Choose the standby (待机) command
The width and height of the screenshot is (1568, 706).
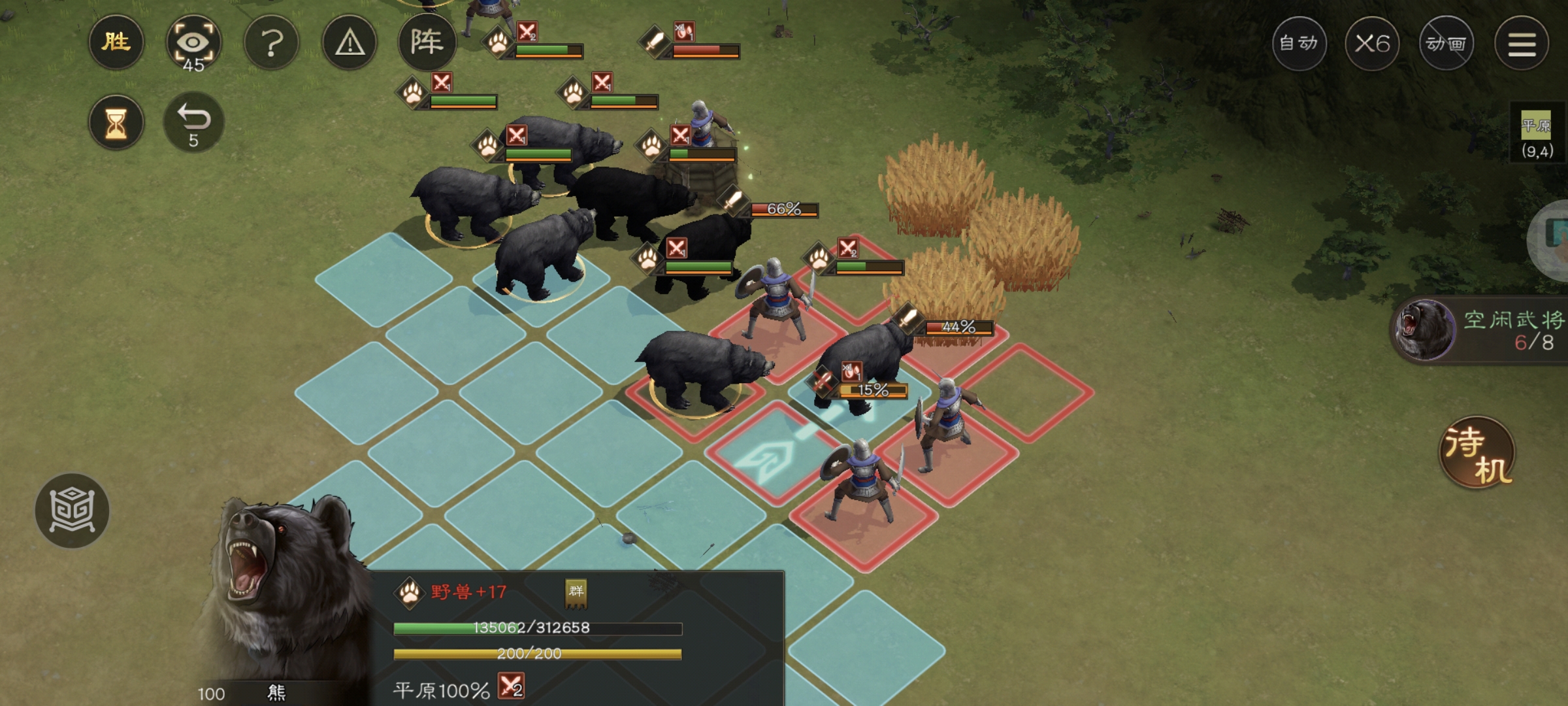click(1478, 453)
